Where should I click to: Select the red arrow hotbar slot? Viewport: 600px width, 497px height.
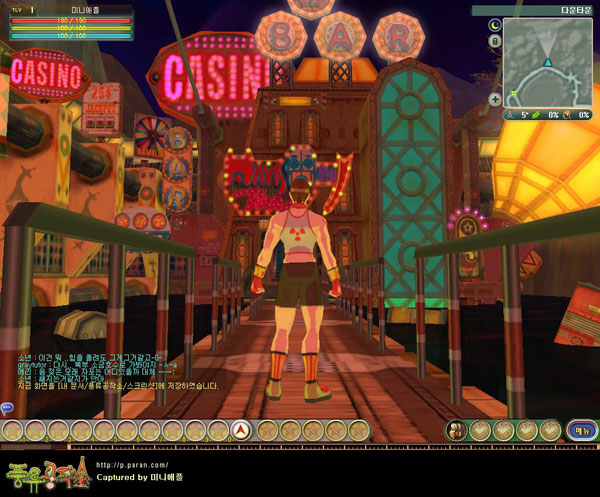pyautogui.click(x=240, y=431)
